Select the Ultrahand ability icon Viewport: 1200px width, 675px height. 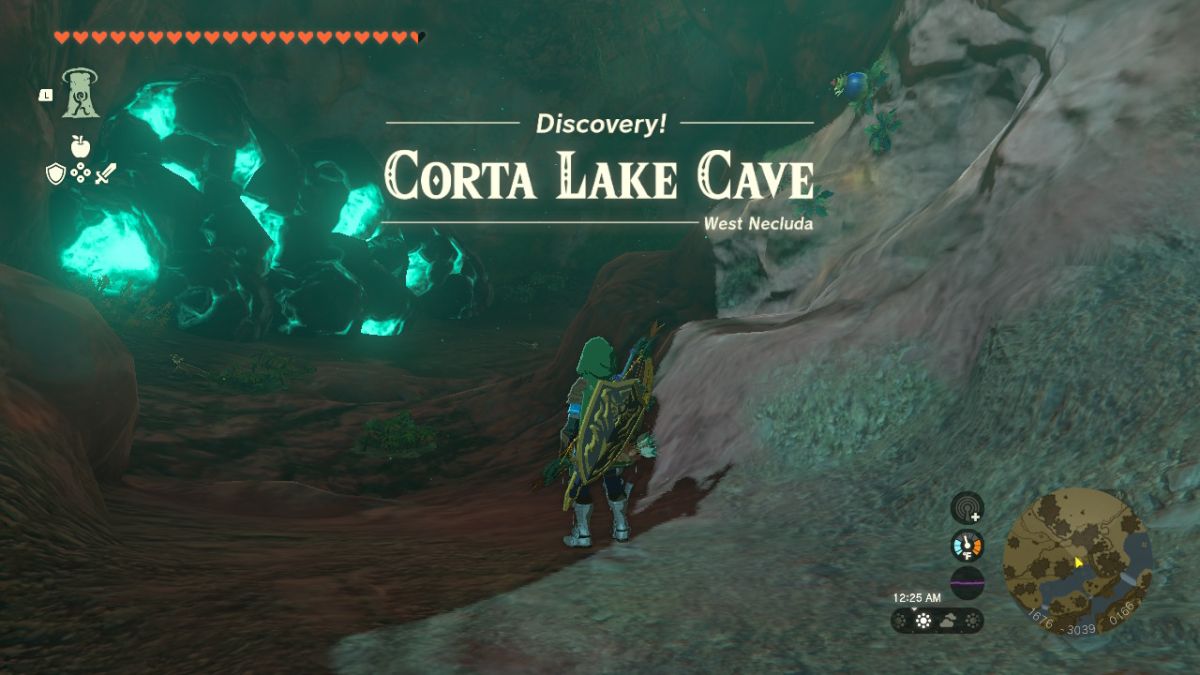coord(80,94)
